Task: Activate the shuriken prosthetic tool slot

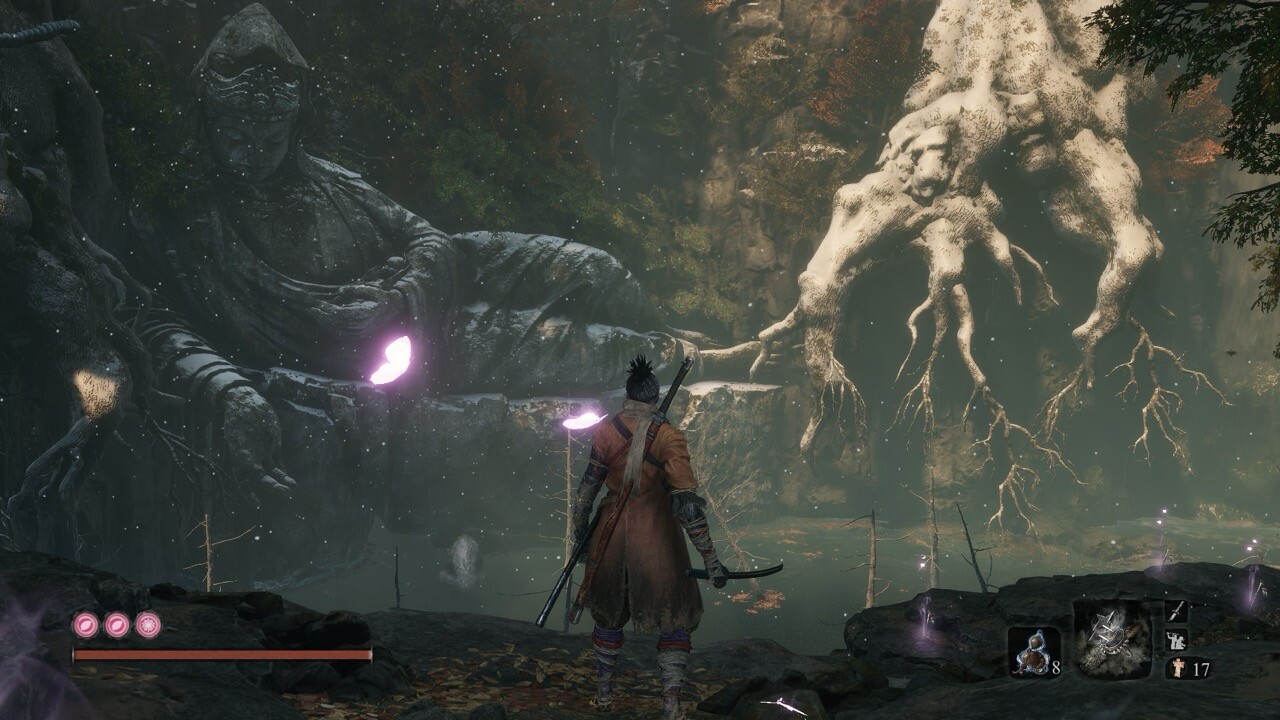Action: (x=1111, y=640)
